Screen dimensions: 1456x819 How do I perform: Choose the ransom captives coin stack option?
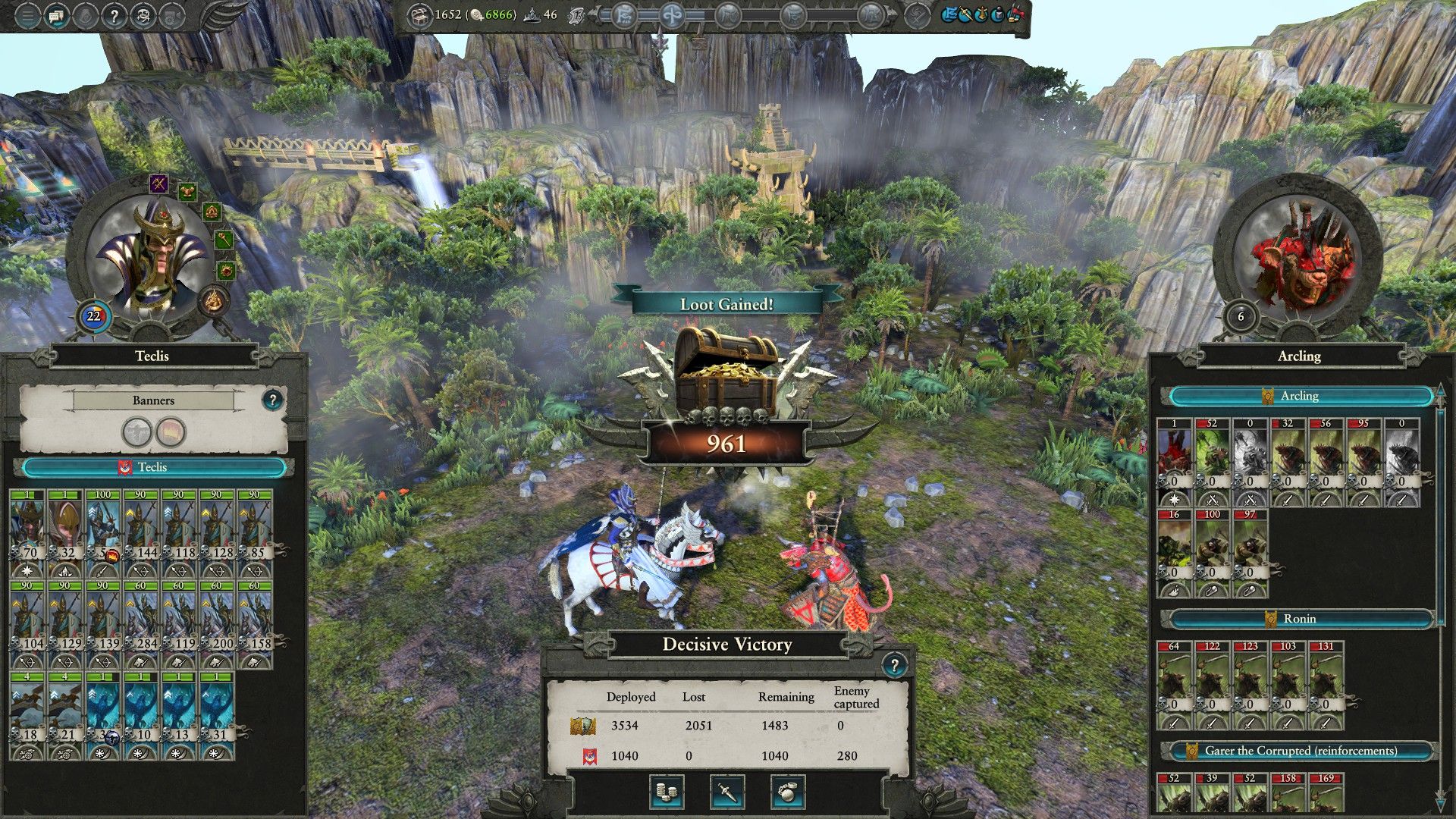(x=667, y=792)
